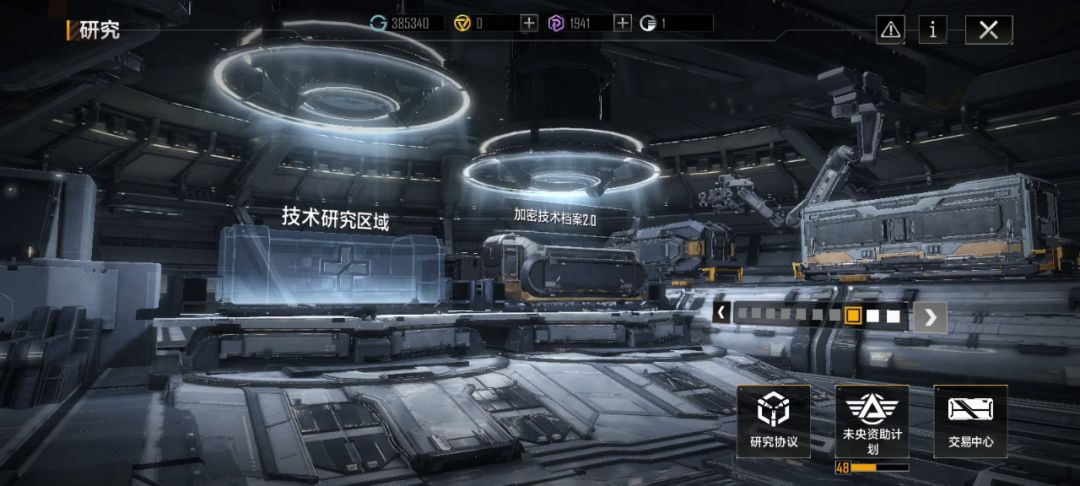Advance to the next crate page with right arrow

(930, 316)
